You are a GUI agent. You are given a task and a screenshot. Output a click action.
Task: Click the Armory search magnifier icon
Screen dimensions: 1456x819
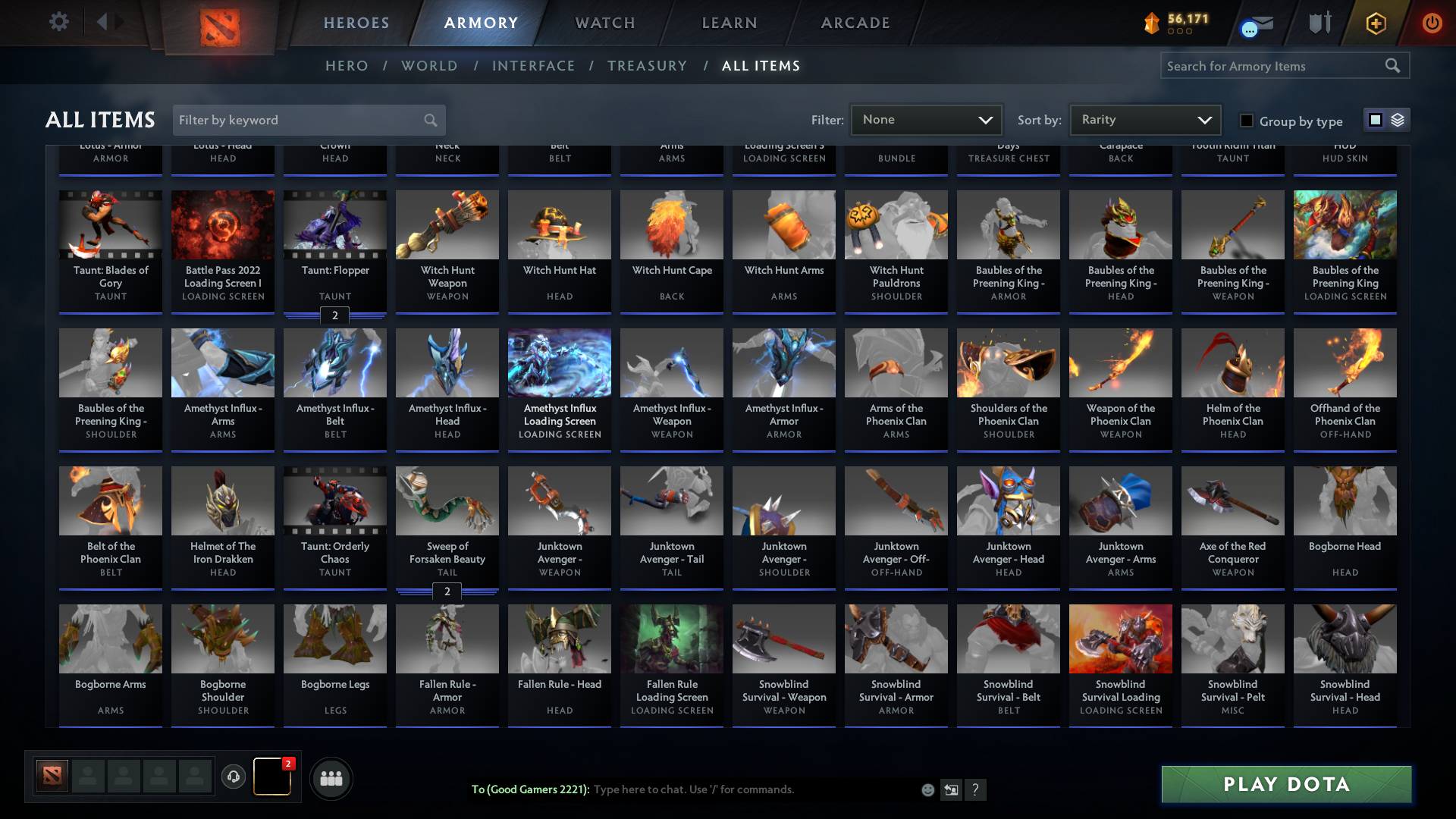[1394, 65]
